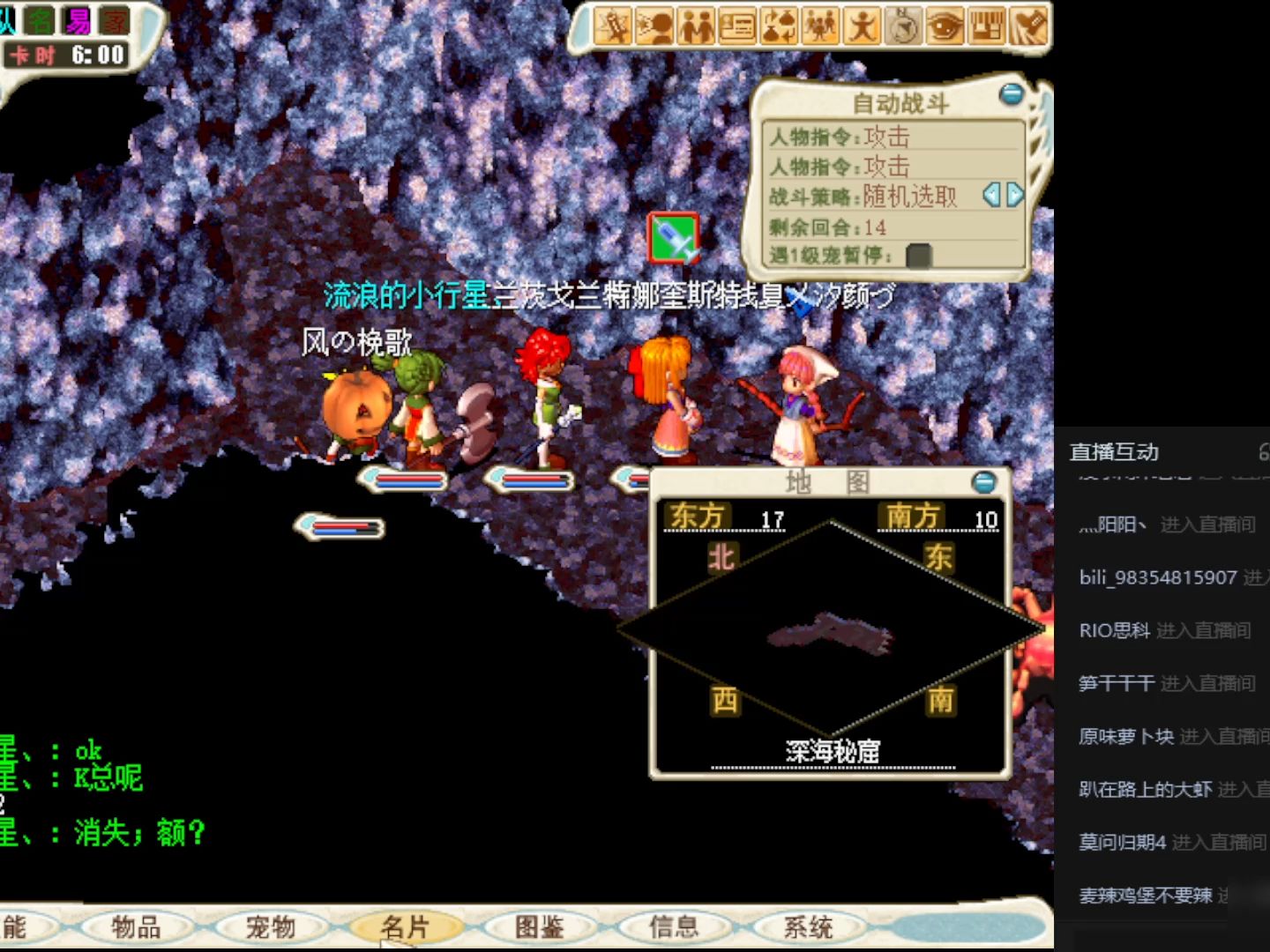Click a character's red health bar
Viewport: 1270px width, 952px height.
(x=411, y=476)
